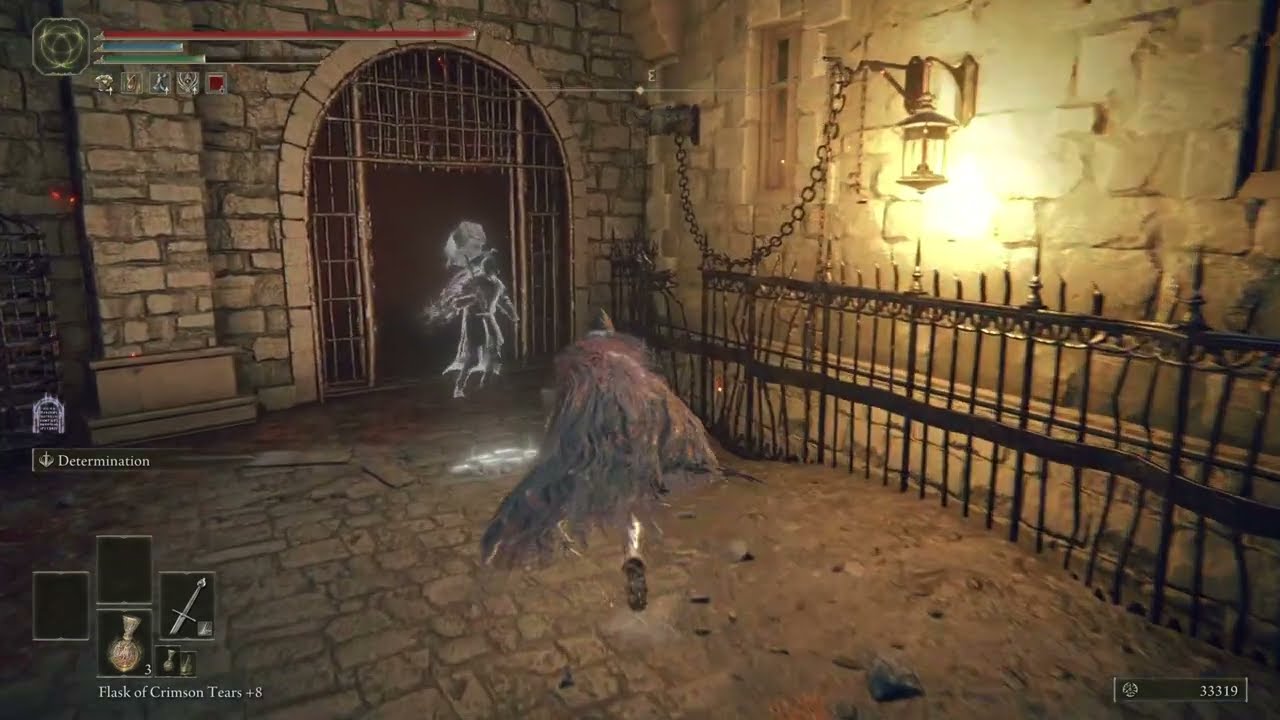Click the Determination skill label
1280x720 pixels.
[x=103, y=461]
